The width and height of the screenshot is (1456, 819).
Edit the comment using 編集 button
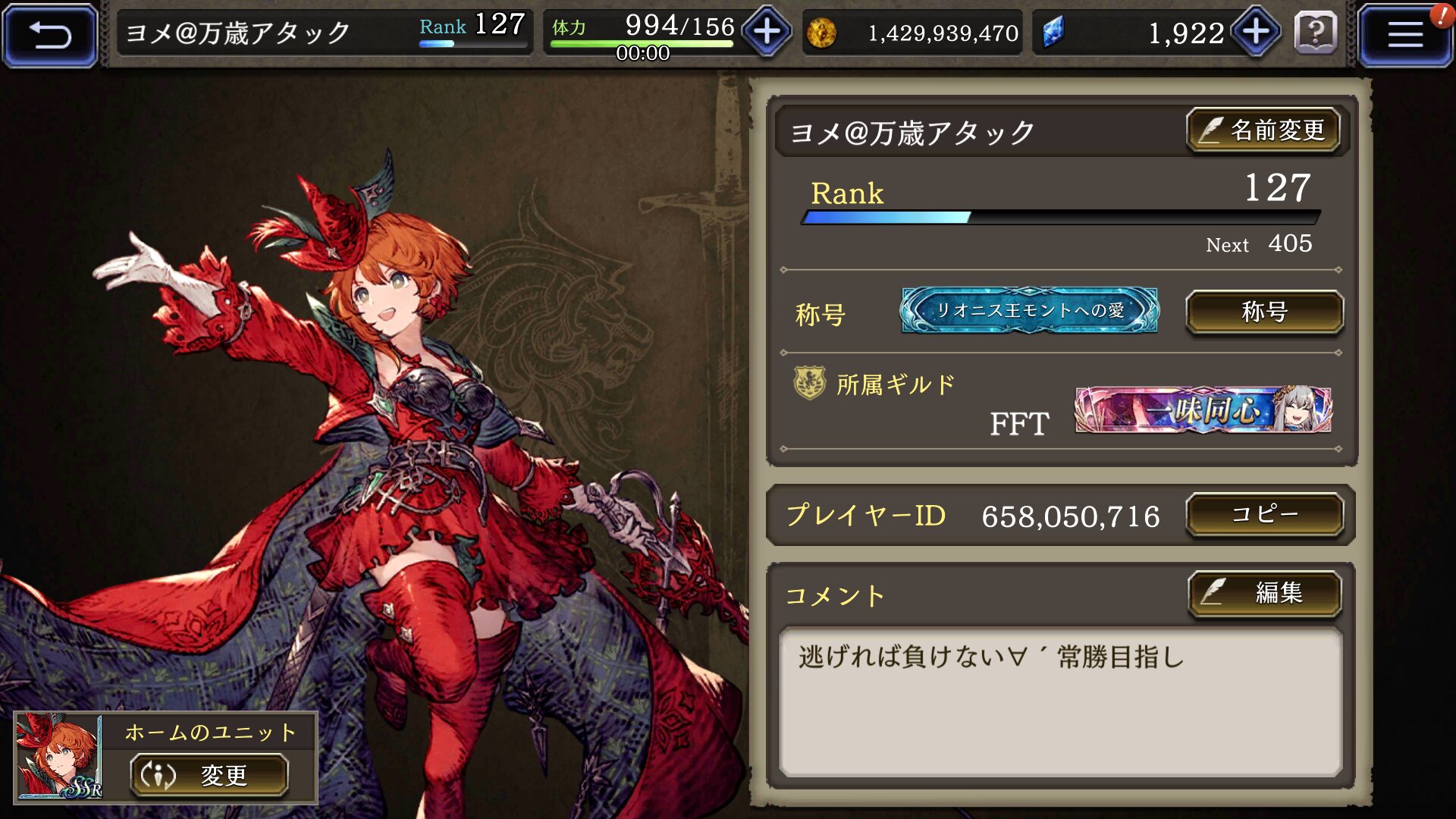[x=1264, y=592]
